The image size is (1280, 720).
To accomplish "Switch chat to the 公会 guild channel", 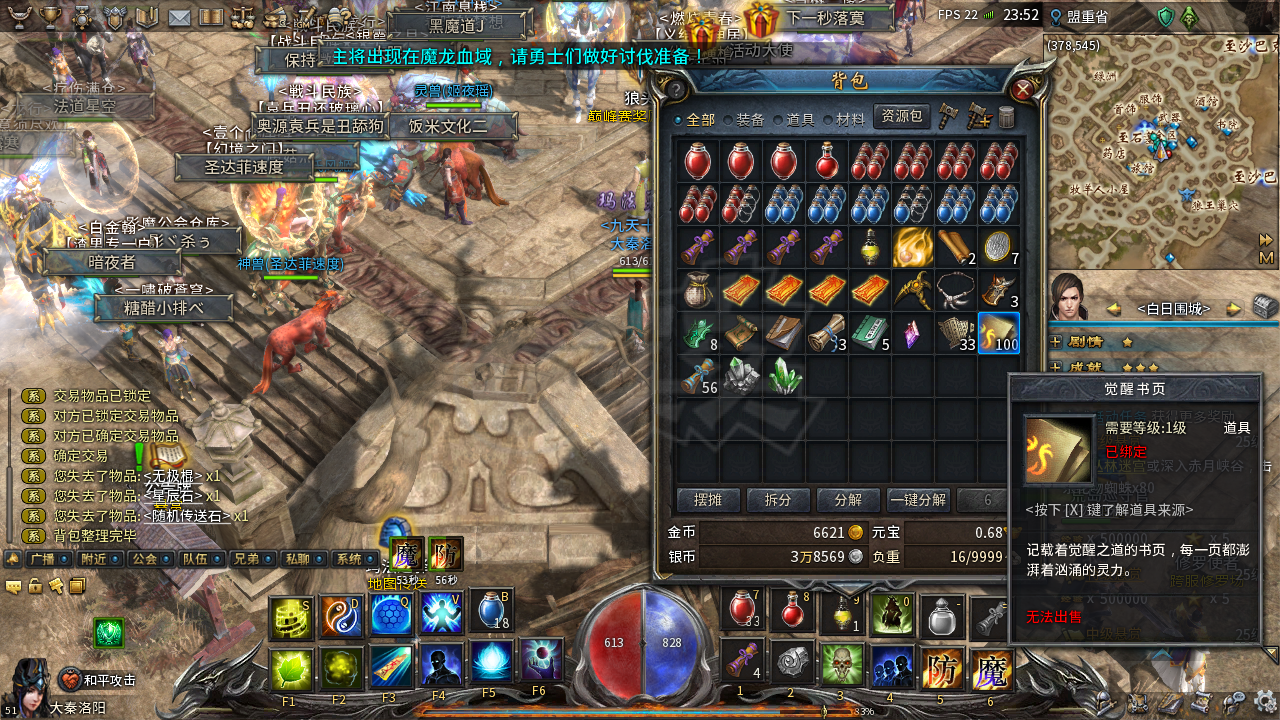I will 145,559.
